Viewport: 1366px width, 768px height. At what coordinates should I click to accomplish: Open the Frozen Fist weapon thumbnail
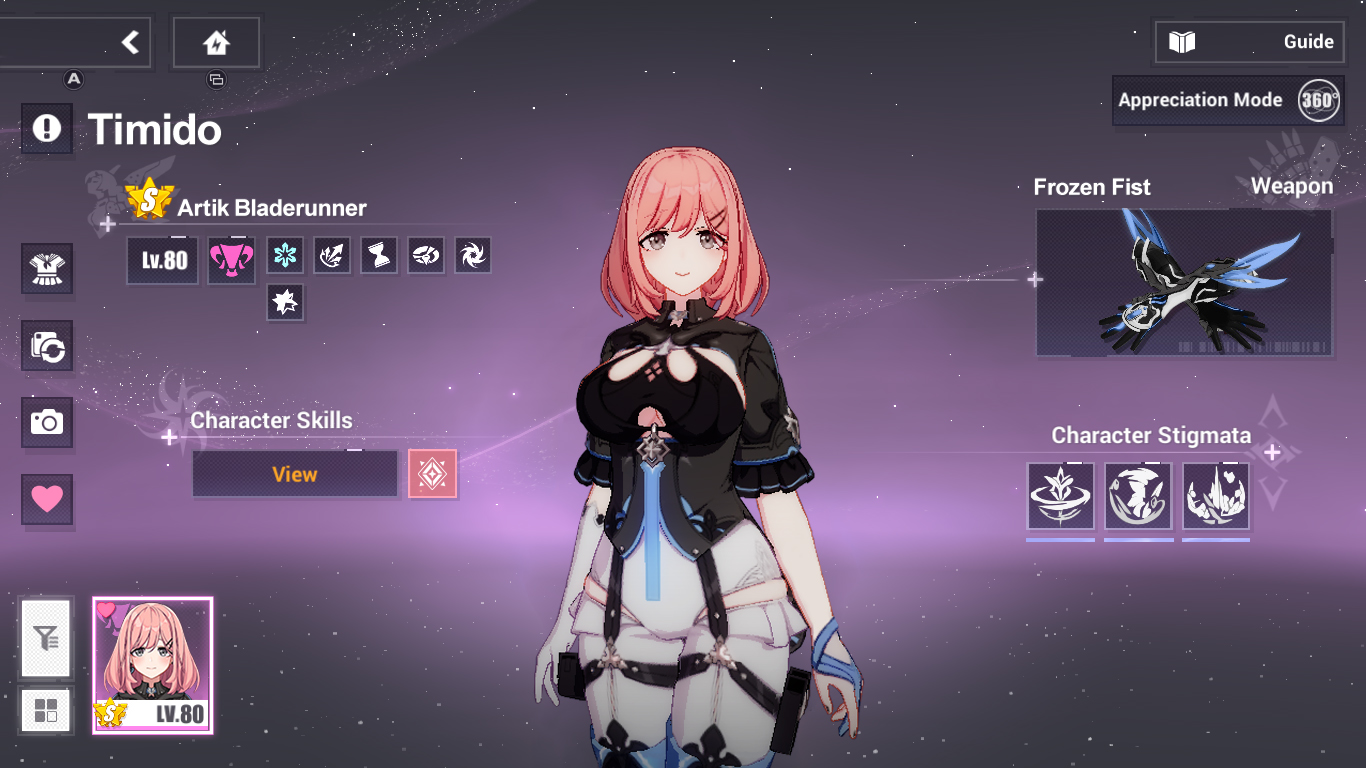tap(1183, 282)
